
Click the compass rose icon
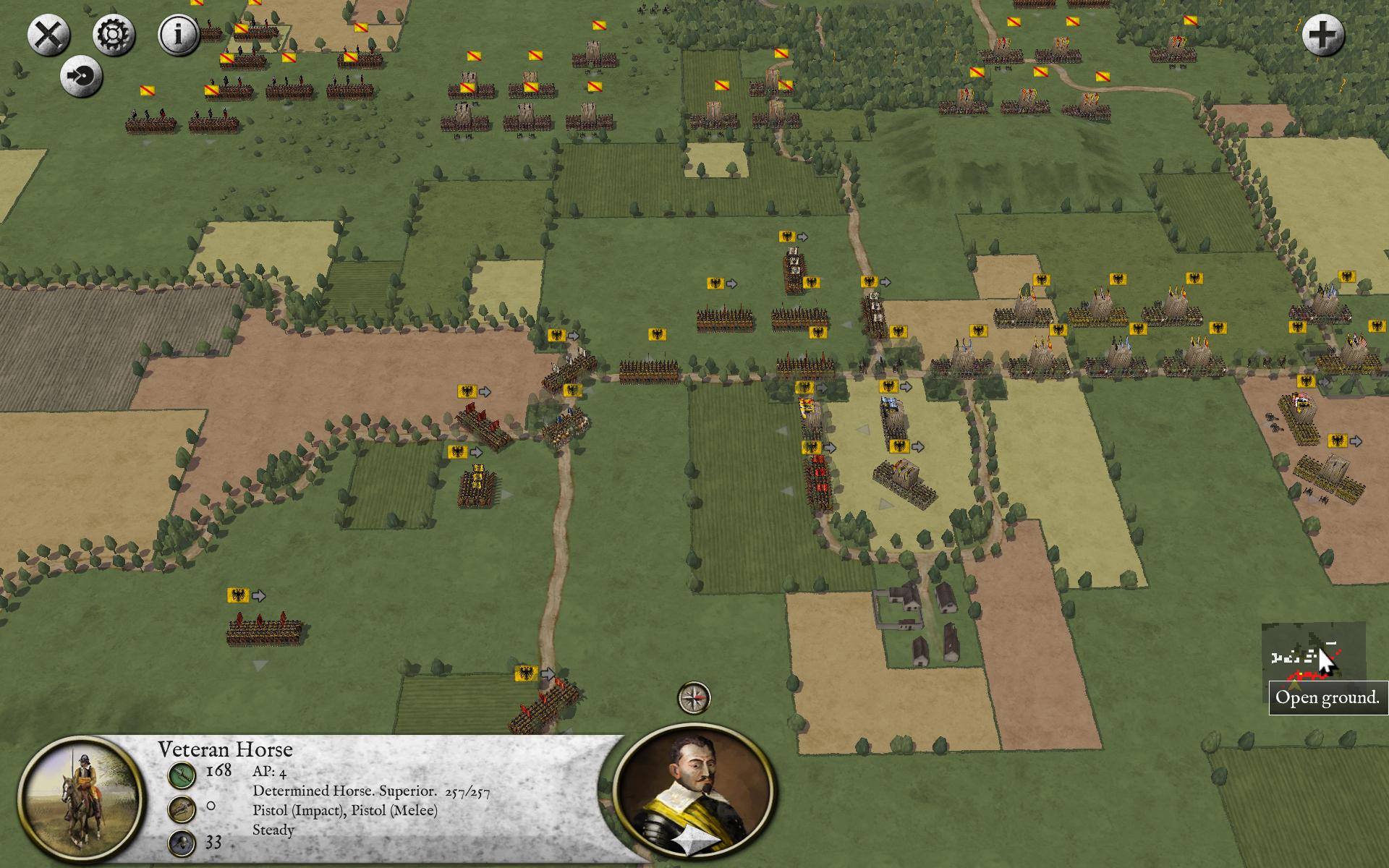point(694,698)
